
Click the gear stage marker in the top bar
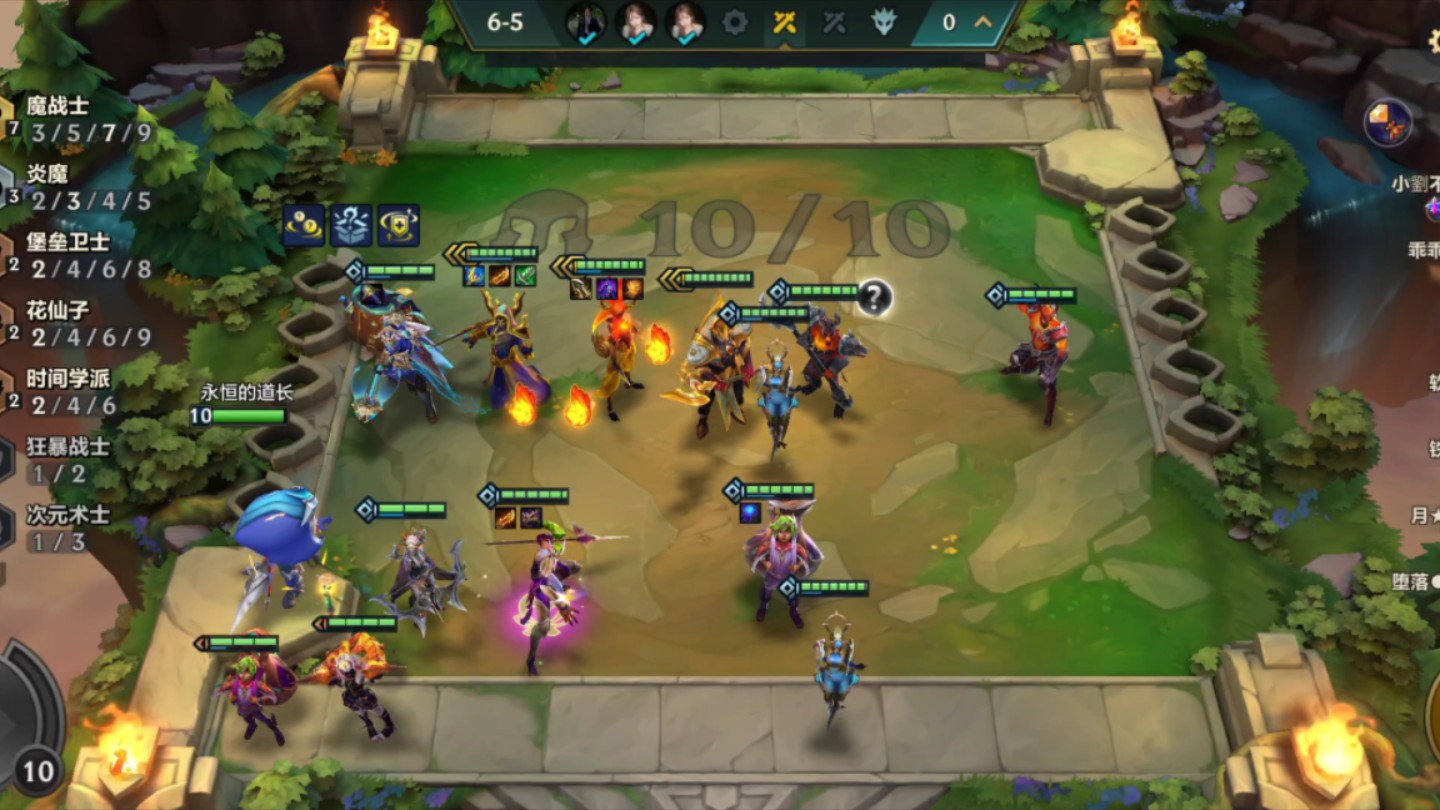pyautogui.click(x=735, y=23)
